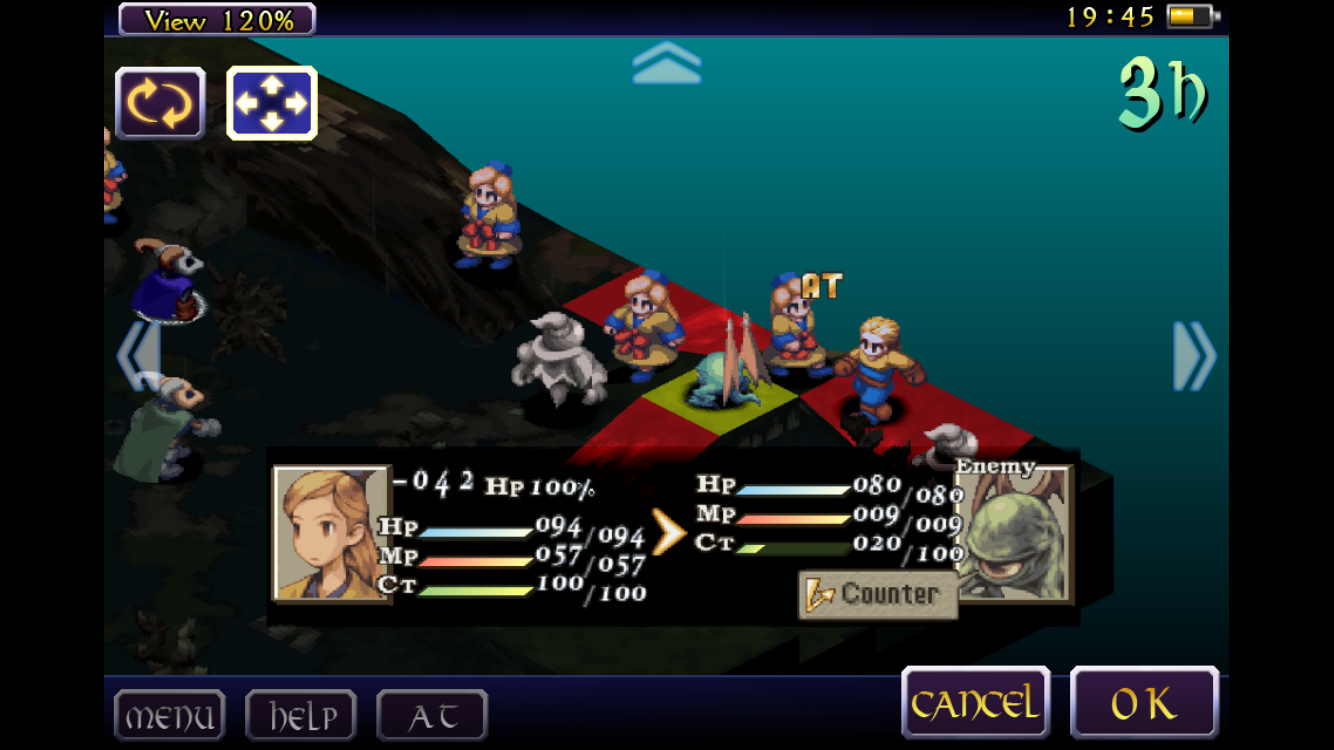Rotate view with the right chevron
The image size is (1334, 750).
(x=1194, y=356)
